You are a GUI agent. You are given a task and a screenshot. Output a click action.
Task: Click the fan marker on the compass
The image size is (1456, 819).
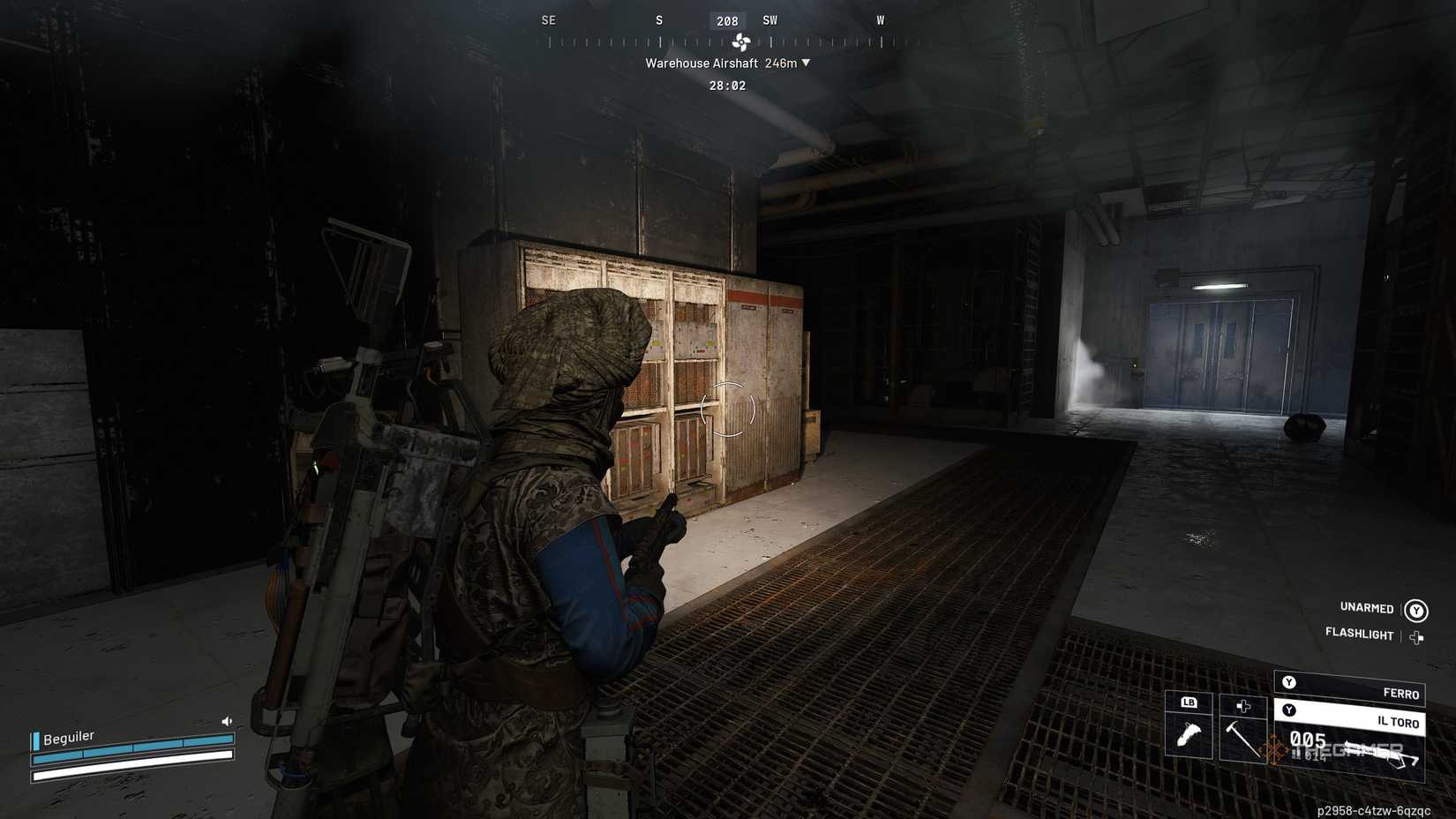[743, 41]
